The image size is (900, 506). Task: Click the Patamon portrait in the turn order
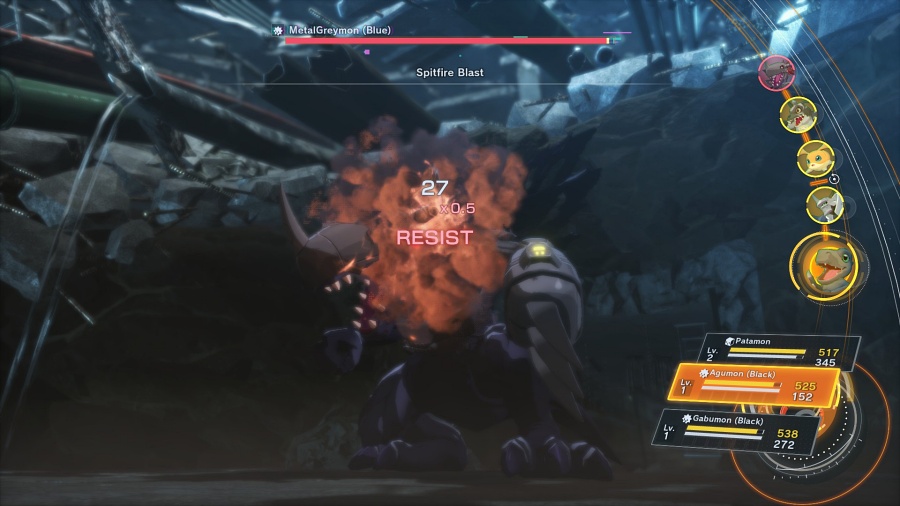coord(815,158)
